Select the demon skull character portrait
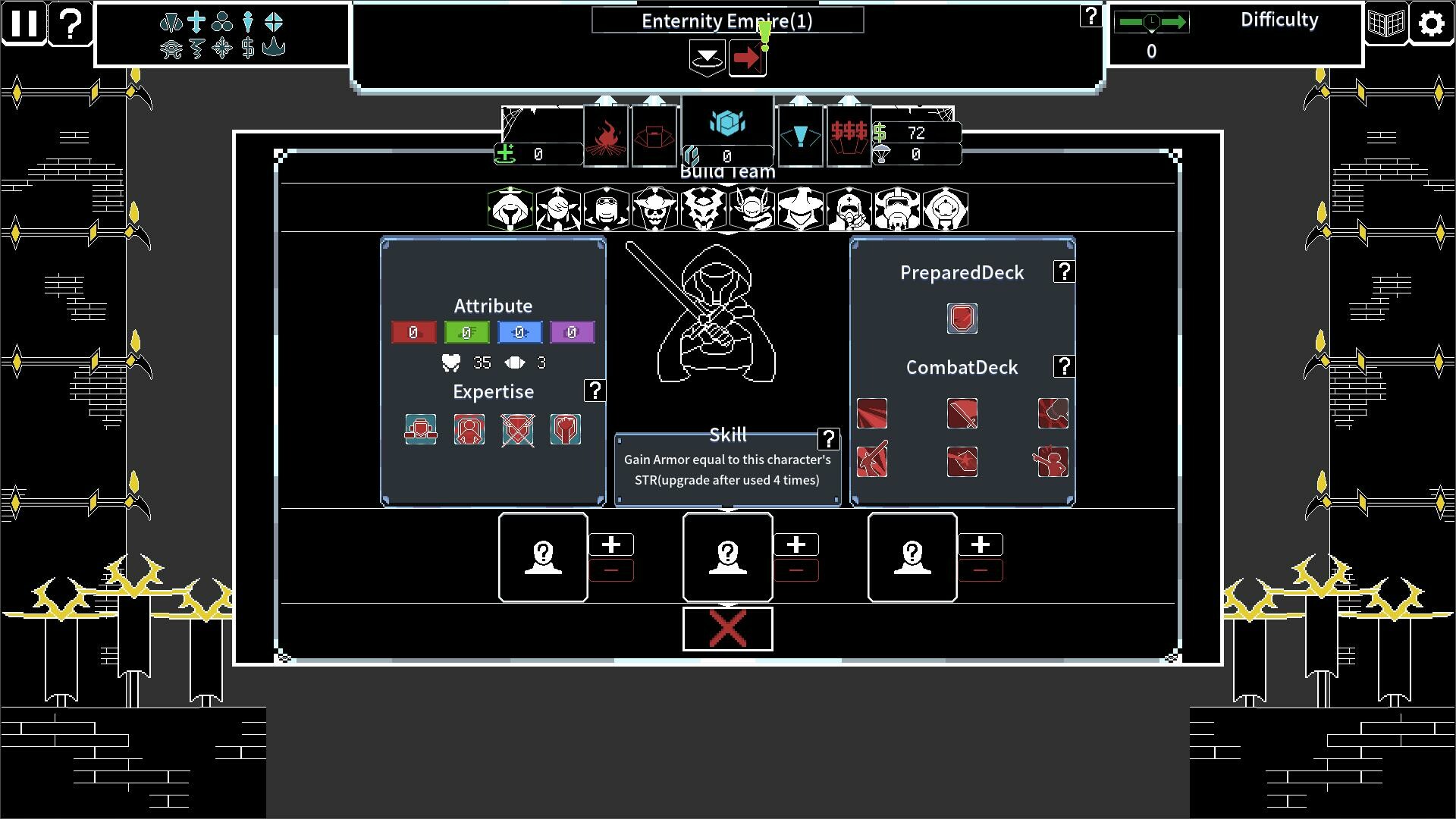This screenshot has width=1456, height=819. pyautogui.click(x=704, y=209)
